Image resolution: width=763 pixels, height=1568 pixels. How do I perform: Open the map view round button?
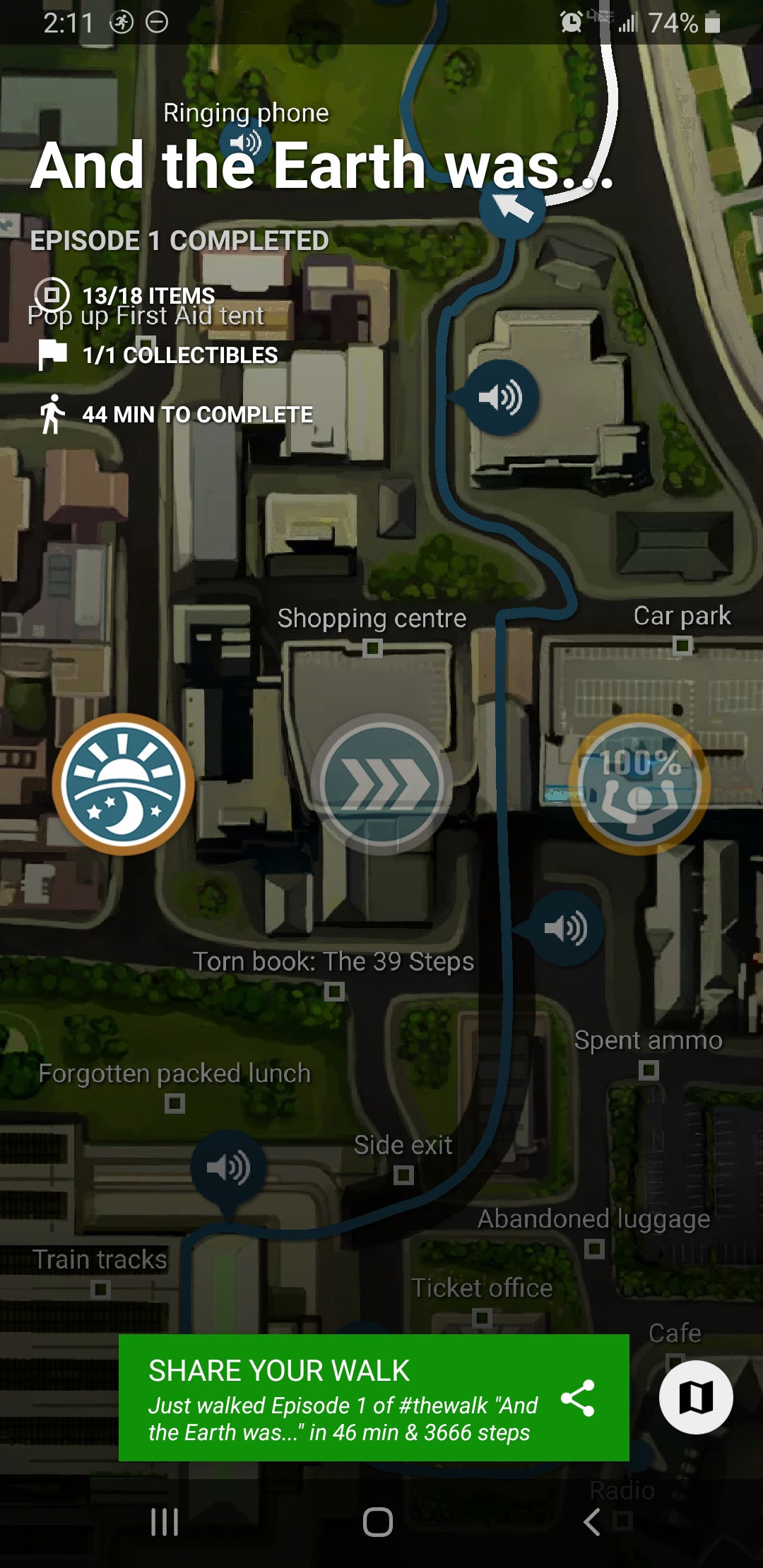click(x=695, y=1396)
